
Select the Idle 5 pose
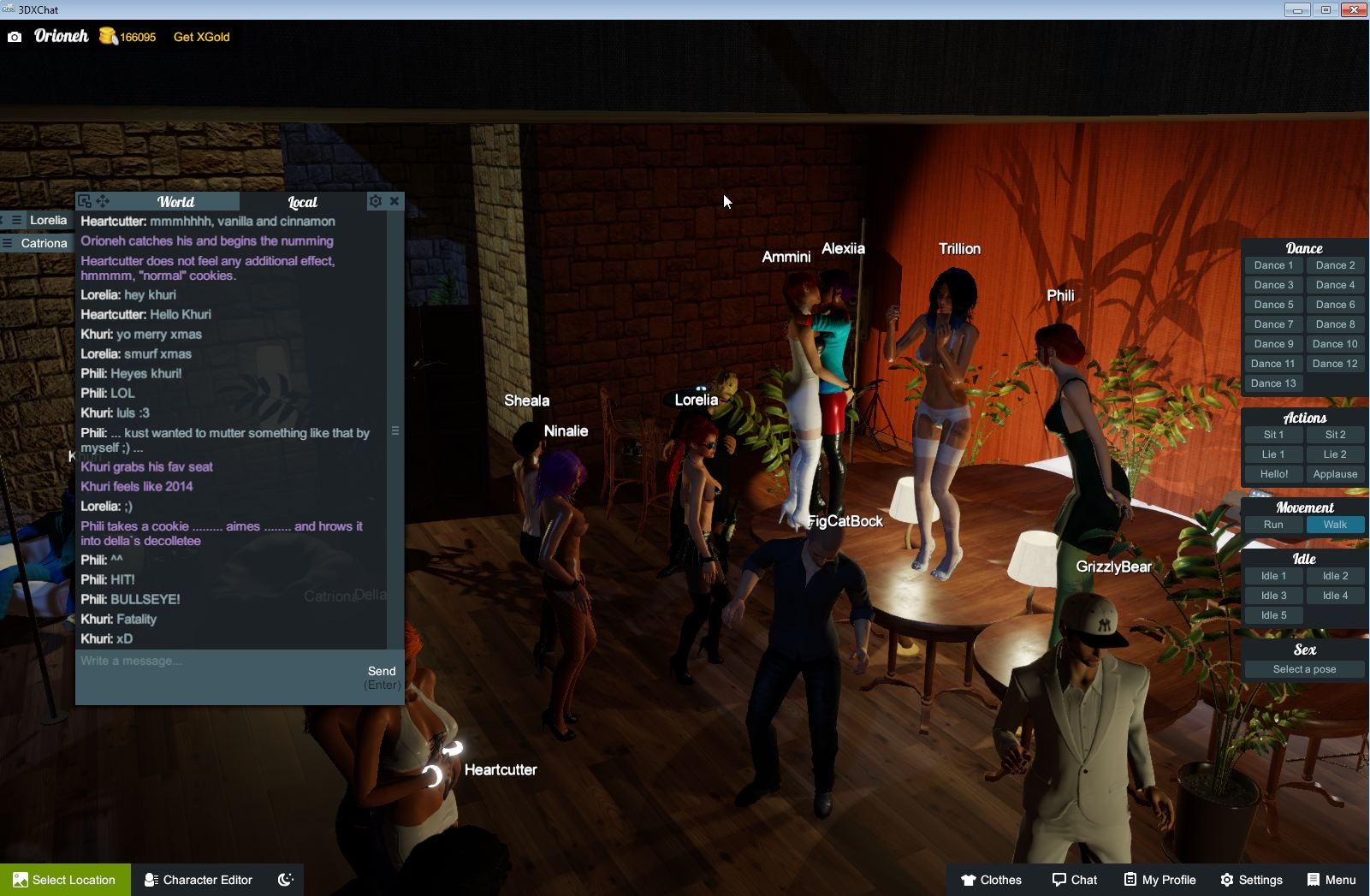(x=1273, y=615)
